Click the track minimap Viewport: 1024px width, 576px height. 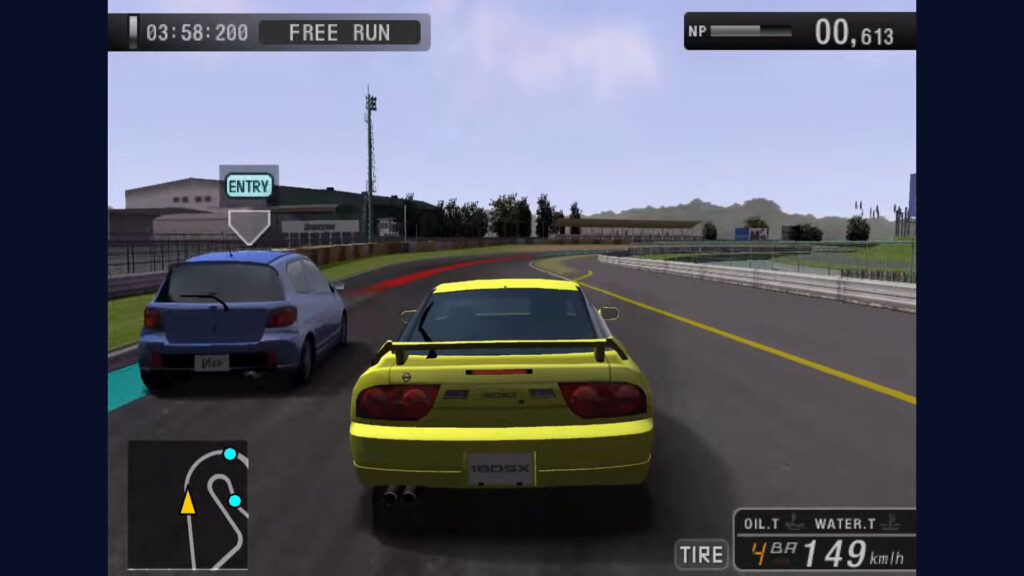187,504
